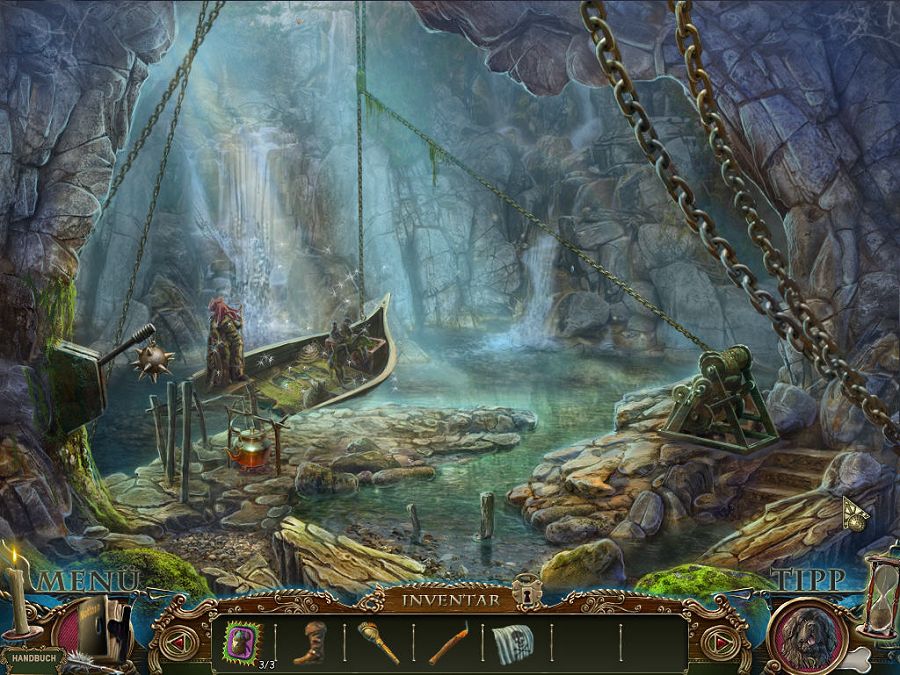Screen dimensions: 900x675
Task: Select the purple cameo portrait item
Action: tap(243, 640)
